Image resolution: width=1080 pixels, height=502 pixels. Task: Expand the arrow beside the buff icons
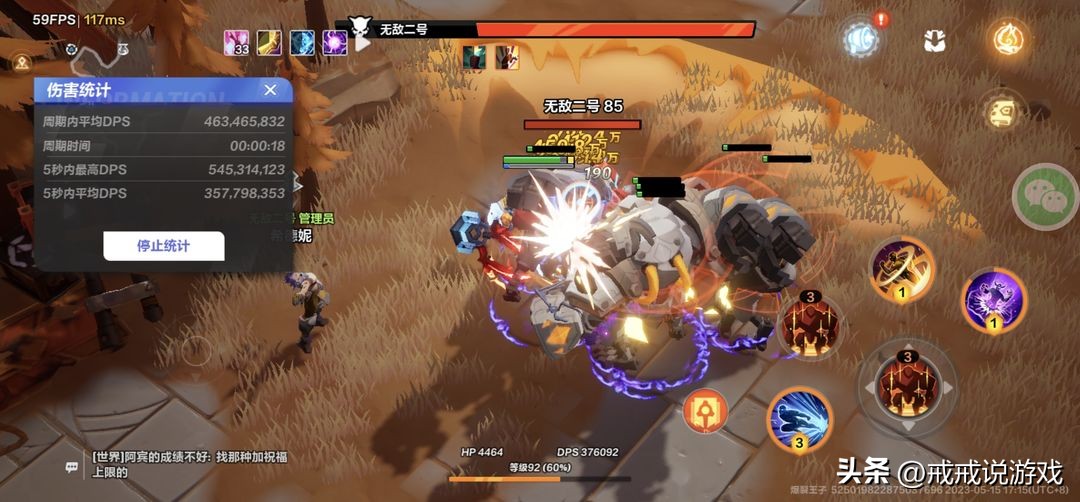coord(362,43)
